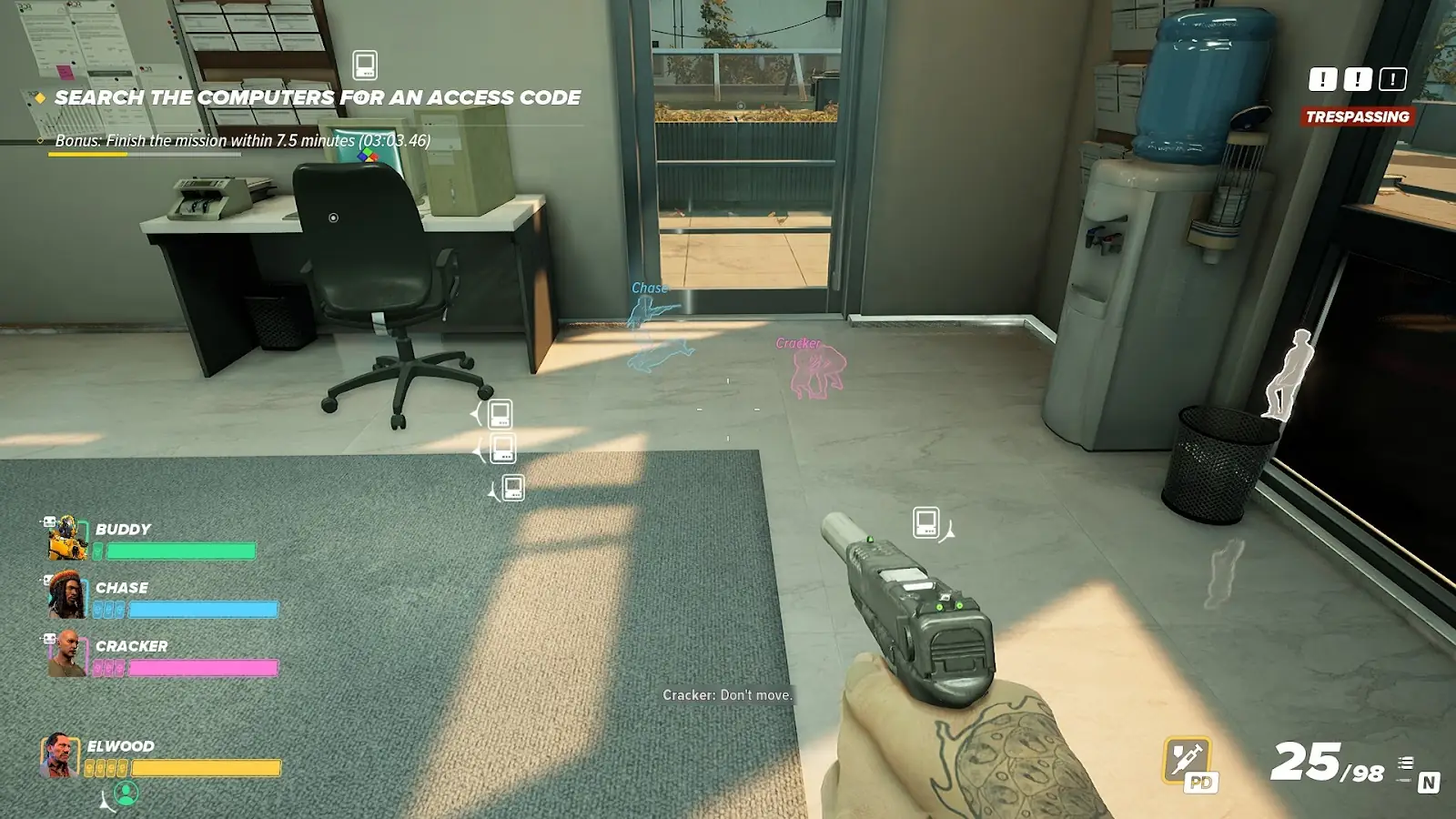The width and height of the screenshot is (1456, 819).
Task: Choose Chase's crew portrait
Action: [66, 594]
